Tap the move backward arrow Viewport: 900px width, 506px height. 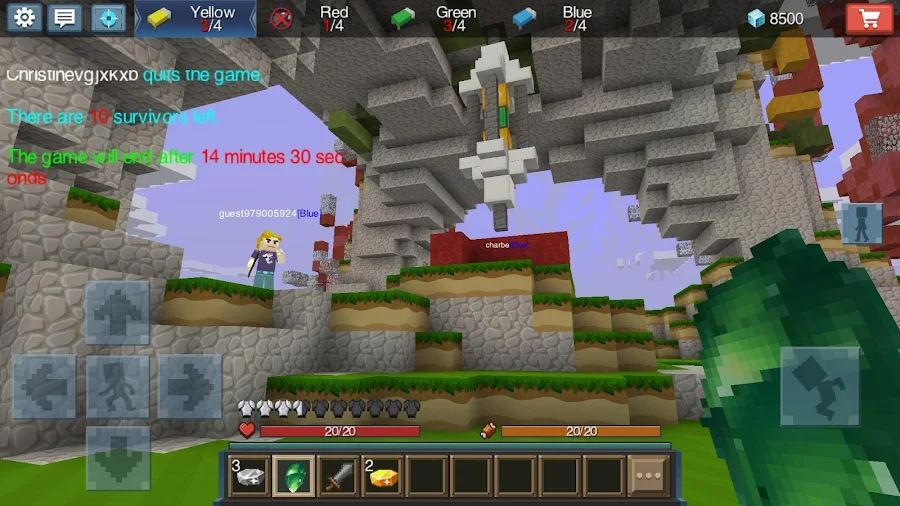(x=117, y=456)
